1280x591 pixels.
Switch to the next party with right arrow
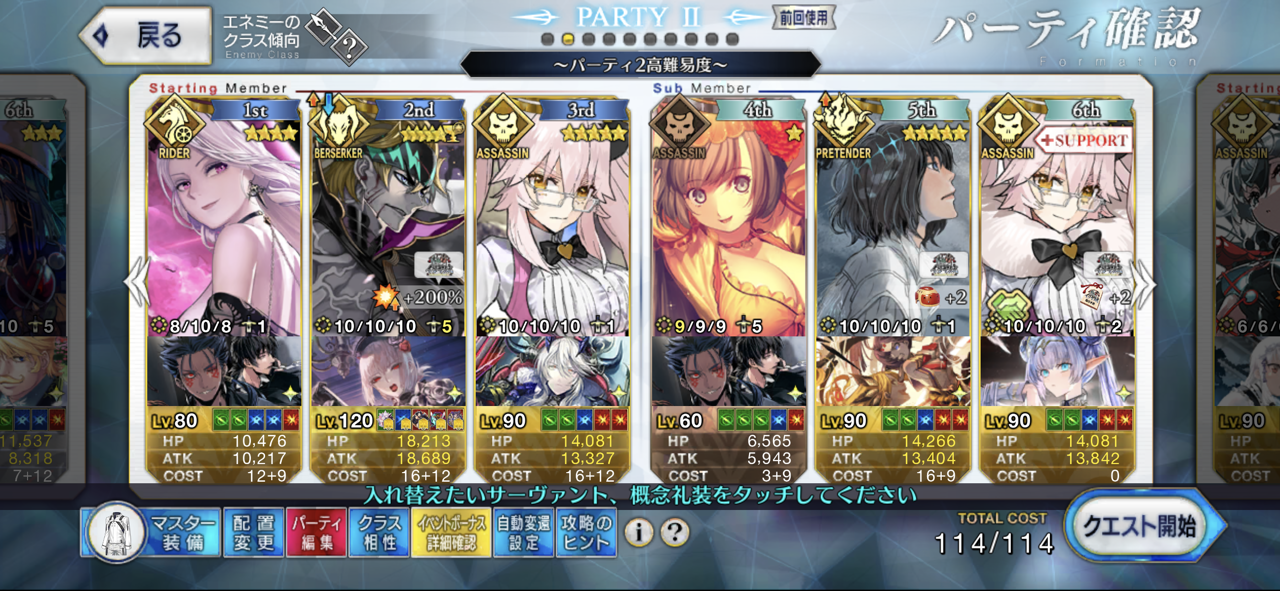click(x=1145, y=285)
